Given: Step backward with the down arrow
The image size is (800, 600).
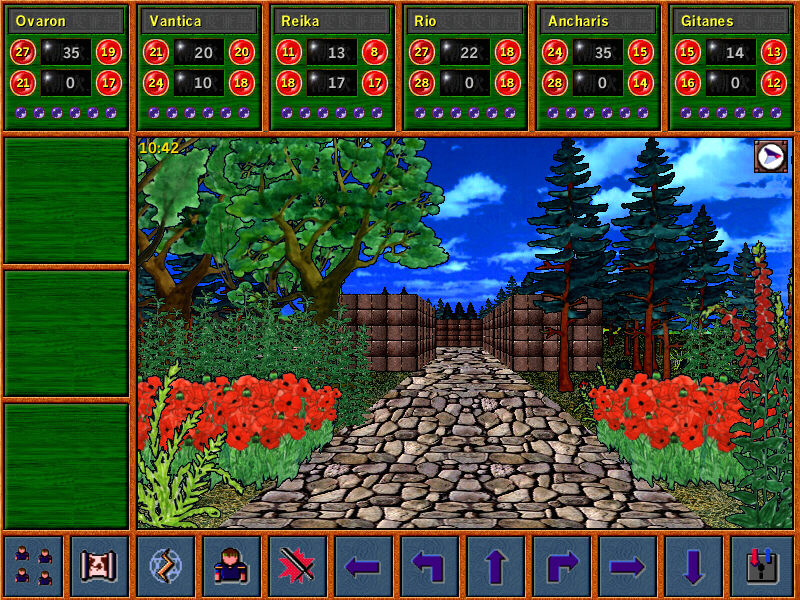Looking at the screenshot, I should click(694, 566).
